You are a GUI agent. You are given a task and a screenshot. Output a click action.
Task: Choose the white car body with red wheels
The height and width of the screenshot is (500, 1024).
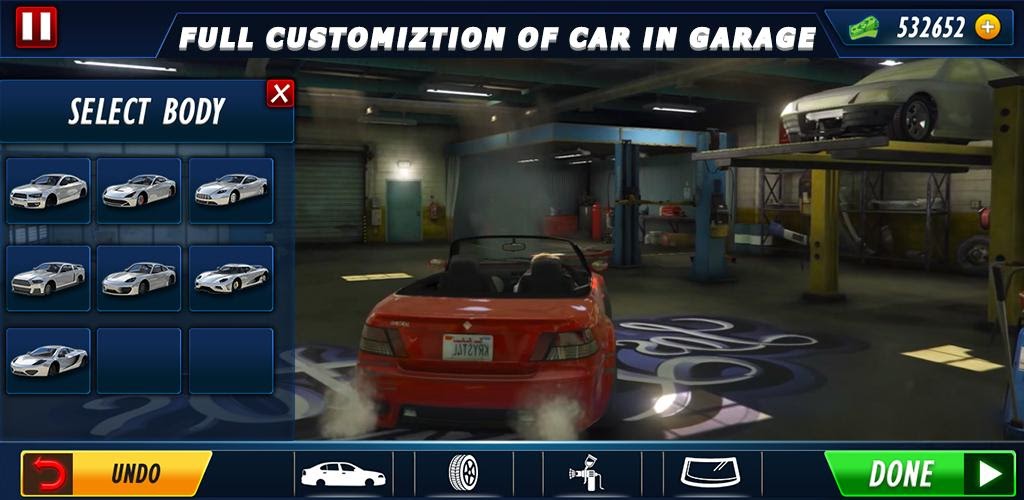tap(139, 190)
